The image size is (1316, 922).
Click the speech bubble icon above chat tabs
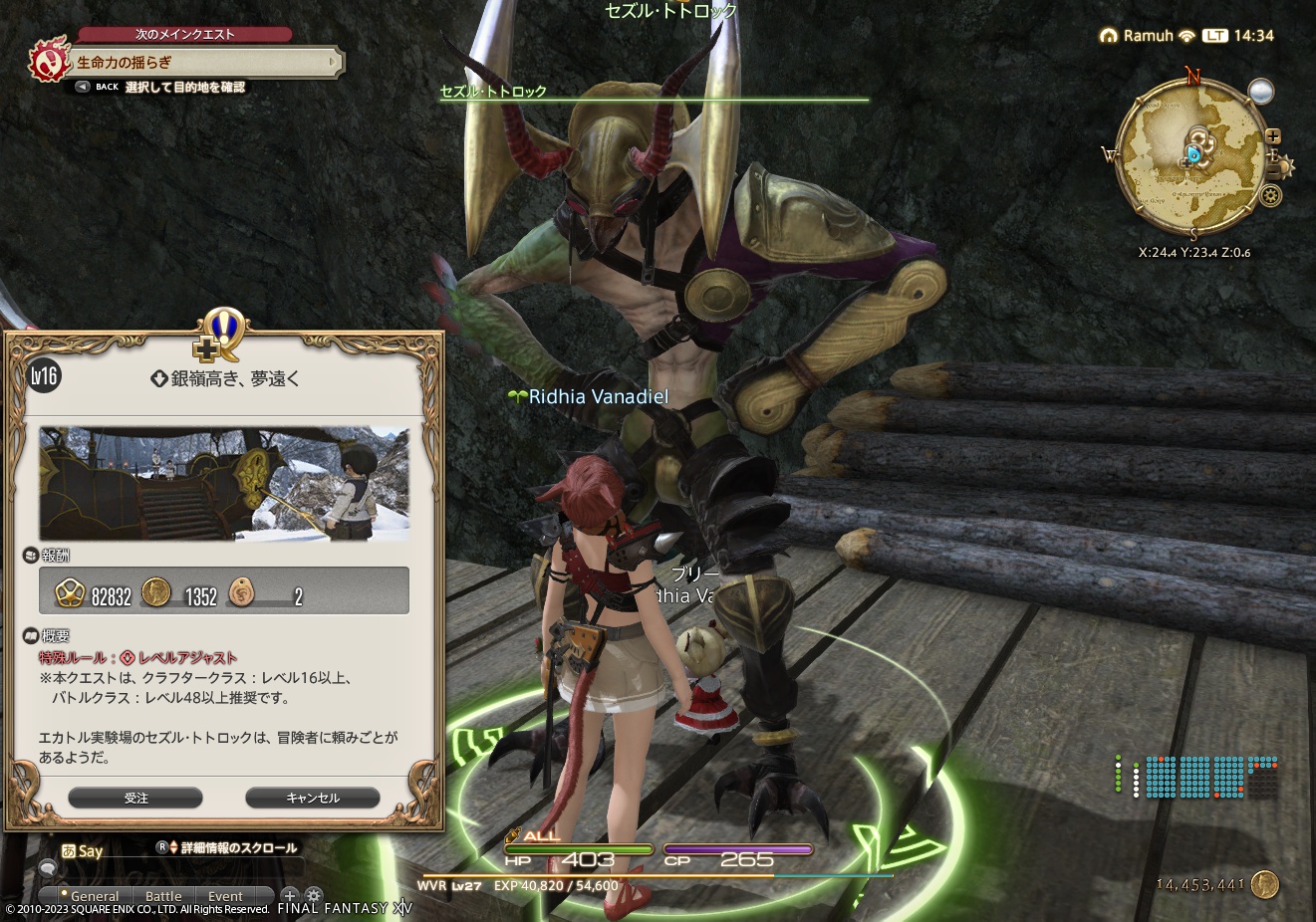coord(50,869)
